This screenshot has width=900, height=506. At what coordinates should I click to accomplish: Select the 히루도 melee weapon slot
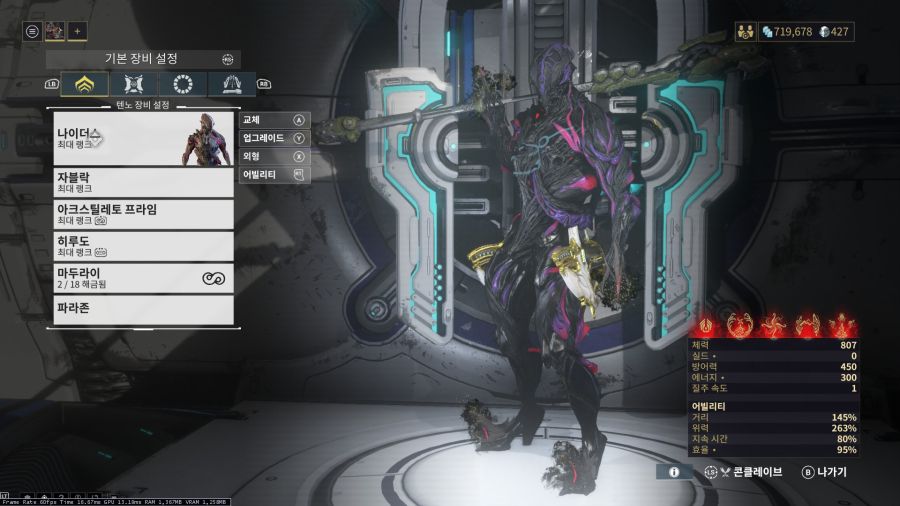click(x=144, y=246)
